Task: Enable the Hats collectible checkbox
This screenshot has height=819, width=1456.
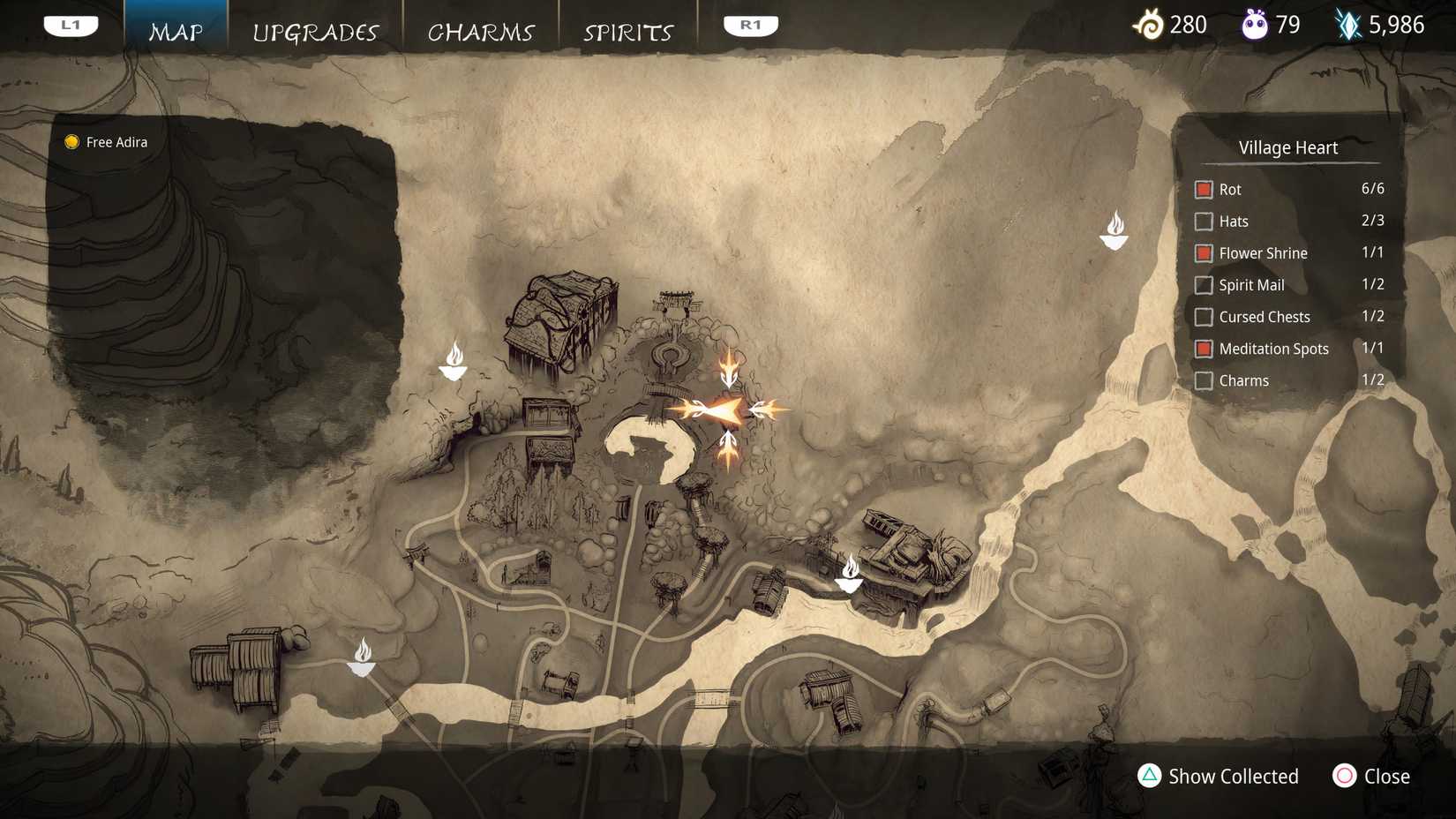Action: coord(1204,222)
